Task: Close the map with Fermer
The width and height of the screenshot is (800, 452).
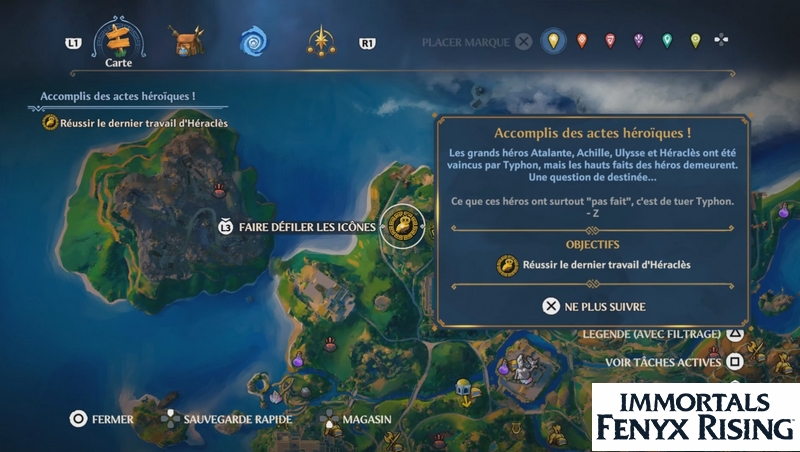Action: pyautogui.click(x=102, y=419)
